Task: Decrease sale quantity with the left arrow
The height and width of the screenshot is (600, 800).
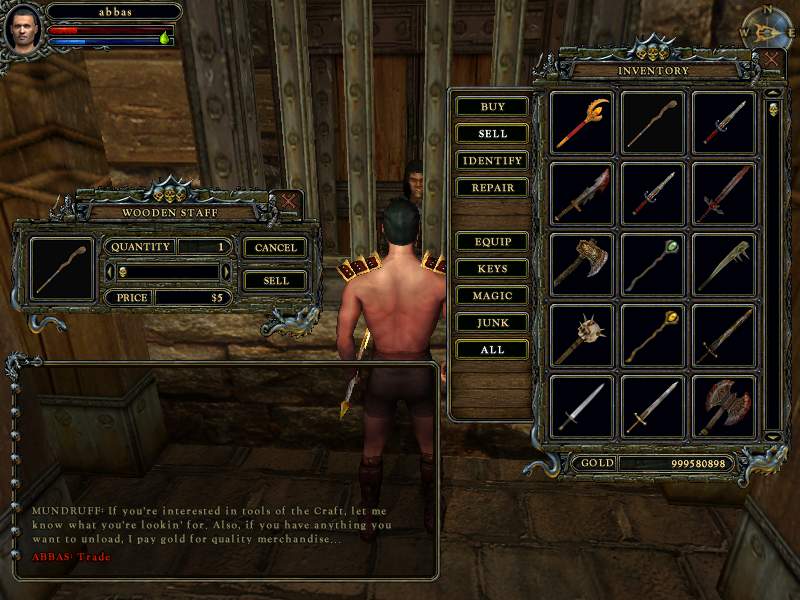Action: point(109,272)
